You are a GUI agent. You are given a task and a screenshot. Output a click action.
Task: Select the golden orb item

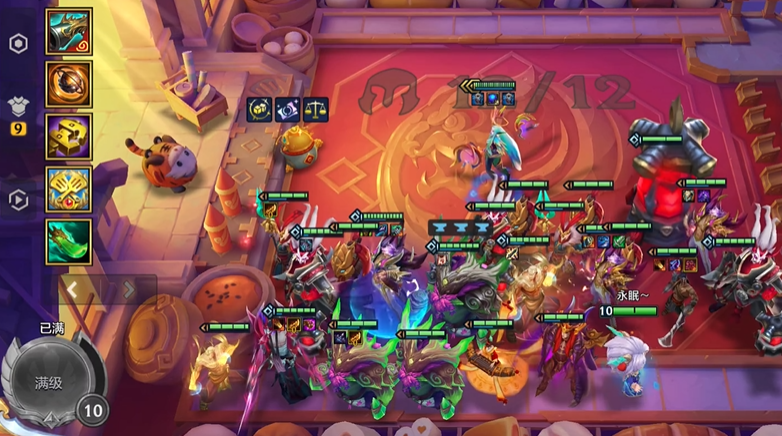[69, 84]
